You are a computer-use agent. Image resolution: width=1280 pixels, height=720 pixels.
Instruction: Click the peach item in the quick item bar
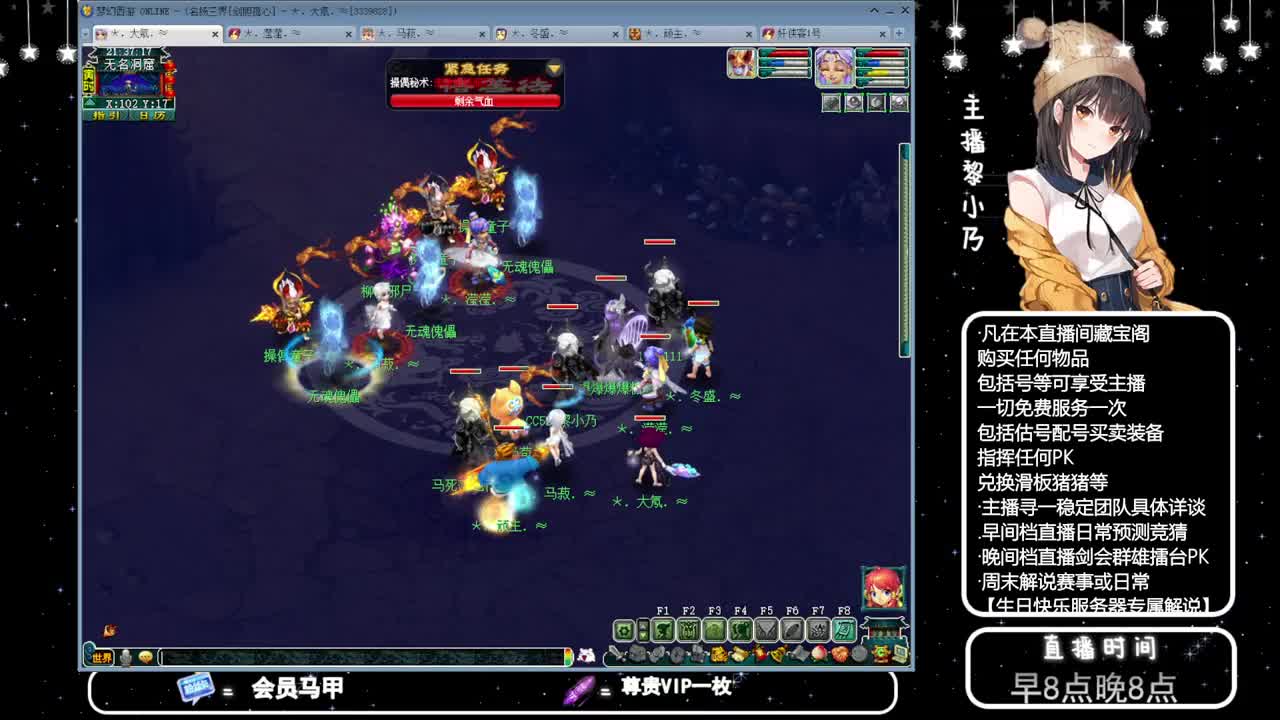click(x=819, y=652)
